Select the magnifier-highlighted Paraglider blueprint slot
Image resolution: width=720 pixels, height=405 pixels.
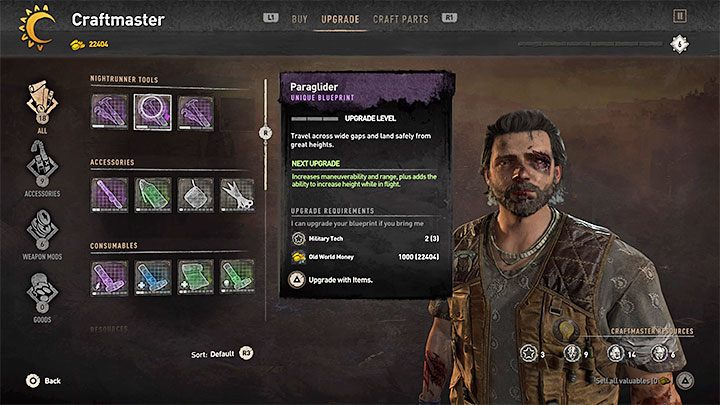click(x=152, y=112)
